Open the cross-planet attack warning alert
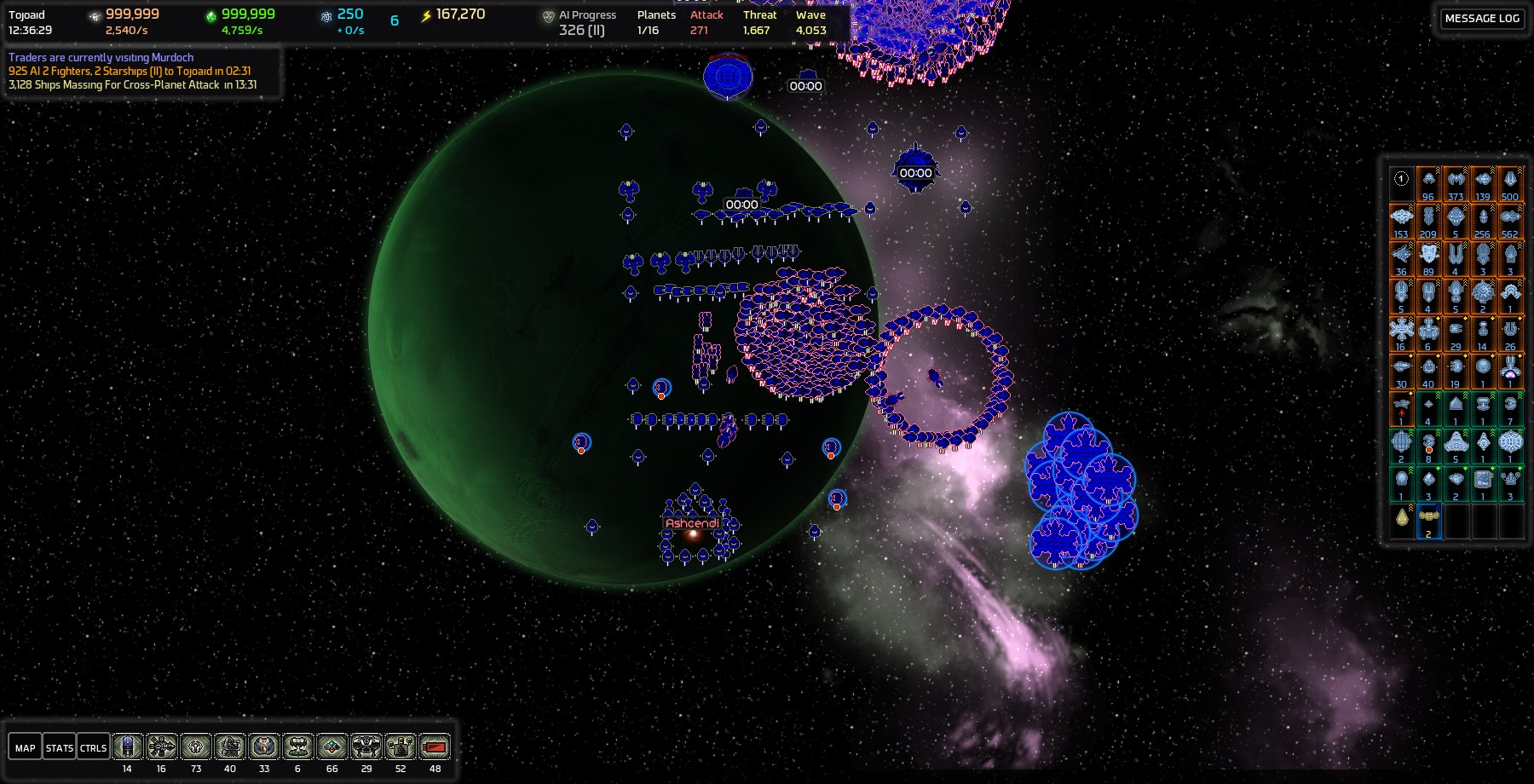Viewport: 1534px width, 784px height. tap(132, 84)
